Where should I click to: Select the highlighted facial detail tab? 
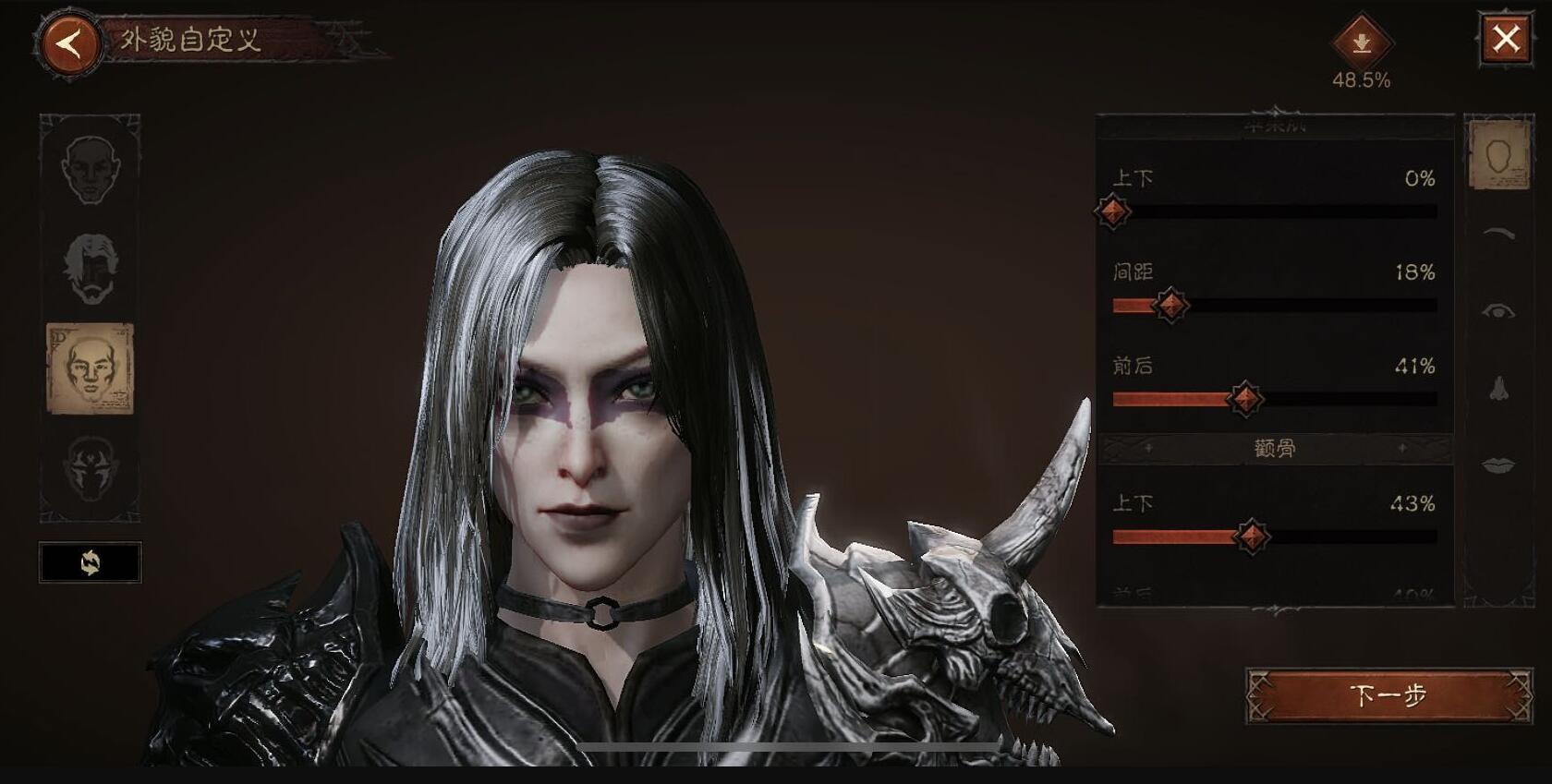(91, 368)
